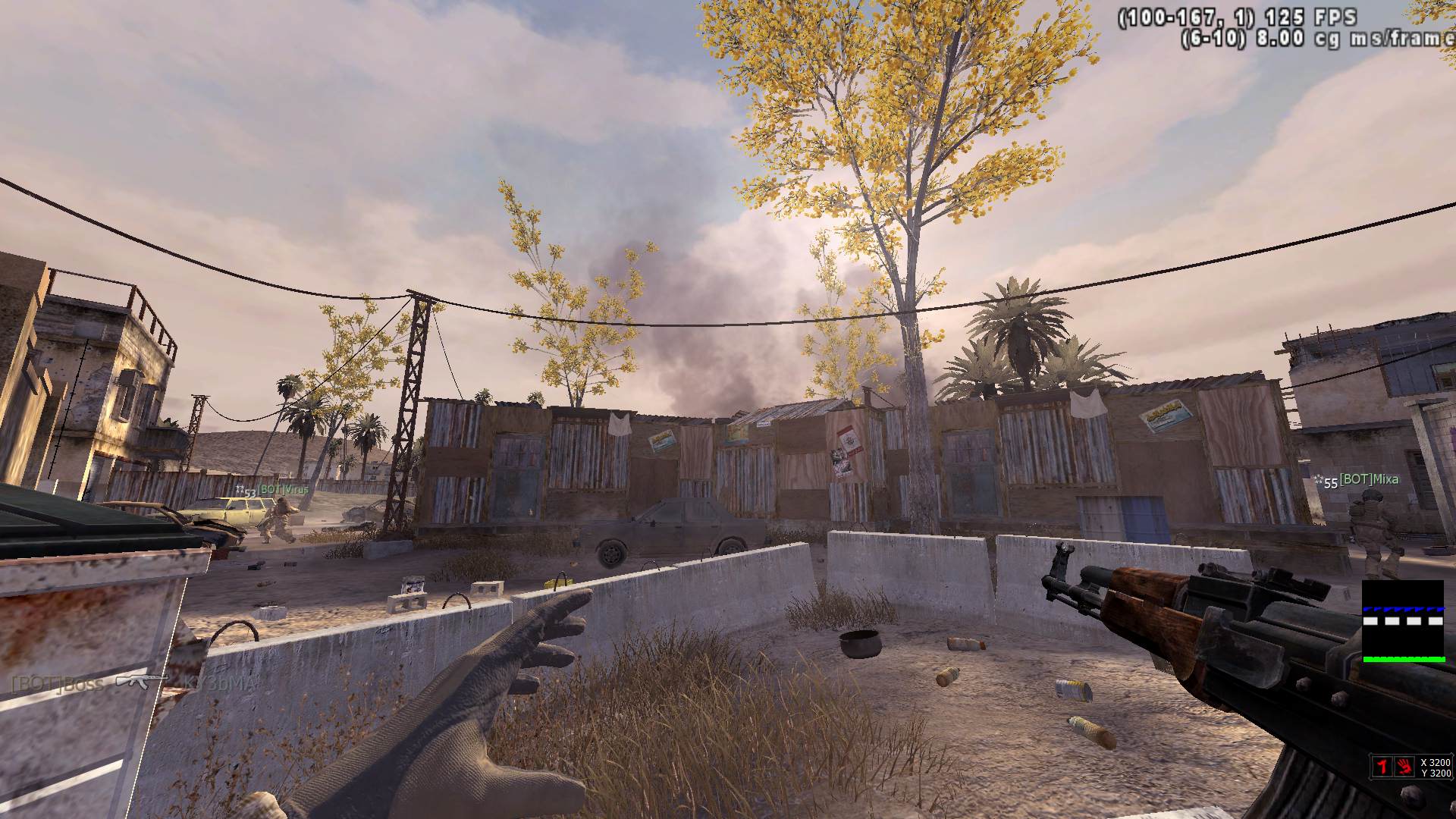Click the red number 1 overlay icon
The width and height of the screenshot is (1456, 819).
coord(1382,767)
